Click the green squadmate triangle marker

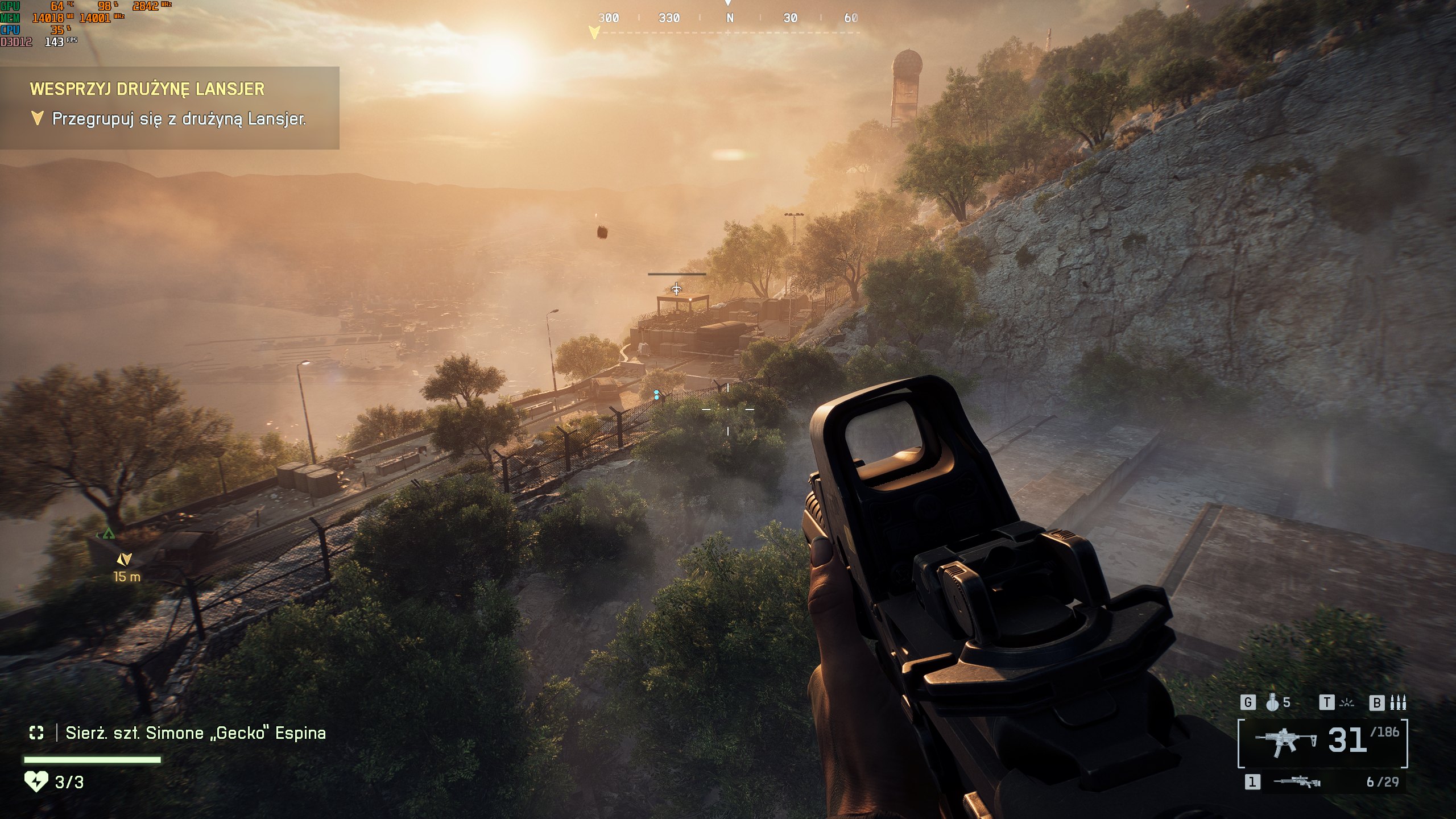pyautogui.click(x=109, y=534)
